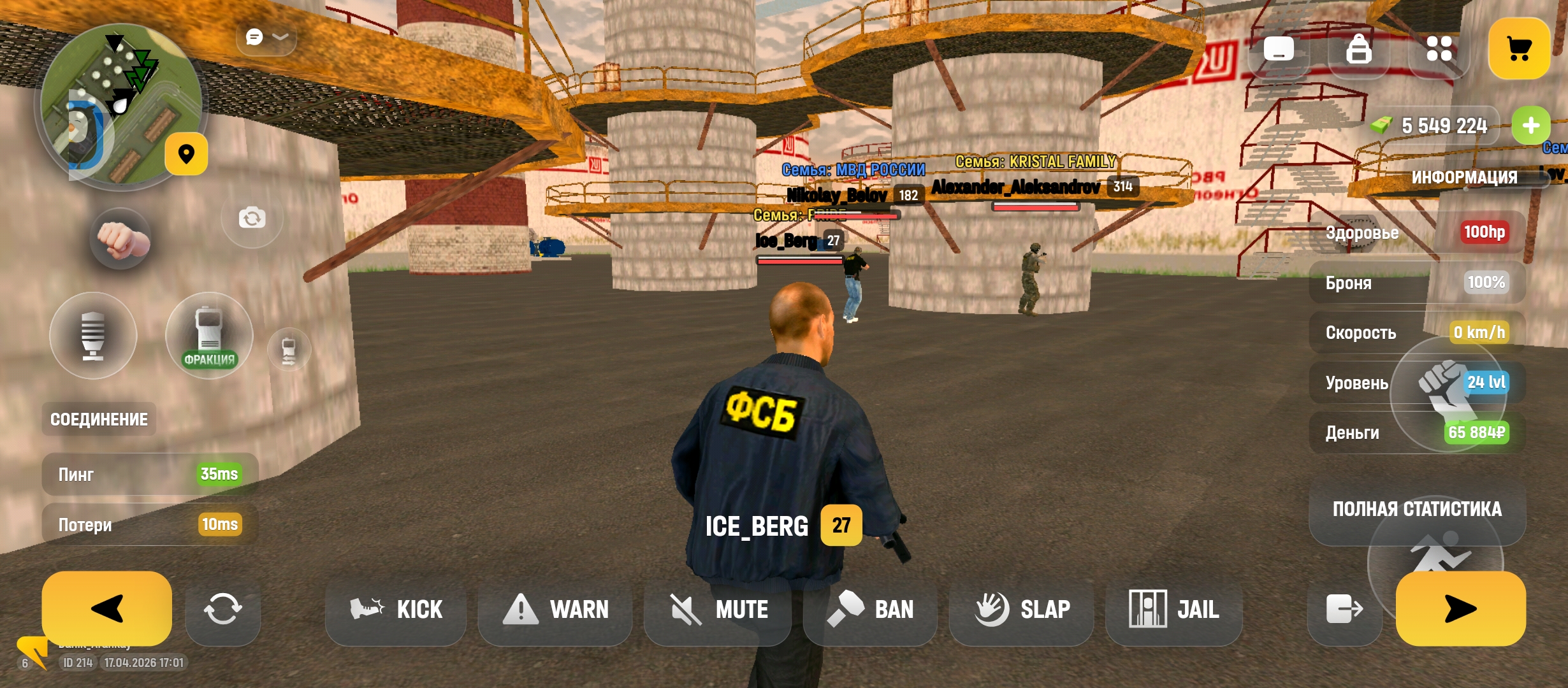
Task: Refresh spectate view with circular arrows button
Action: pos(222,610)
